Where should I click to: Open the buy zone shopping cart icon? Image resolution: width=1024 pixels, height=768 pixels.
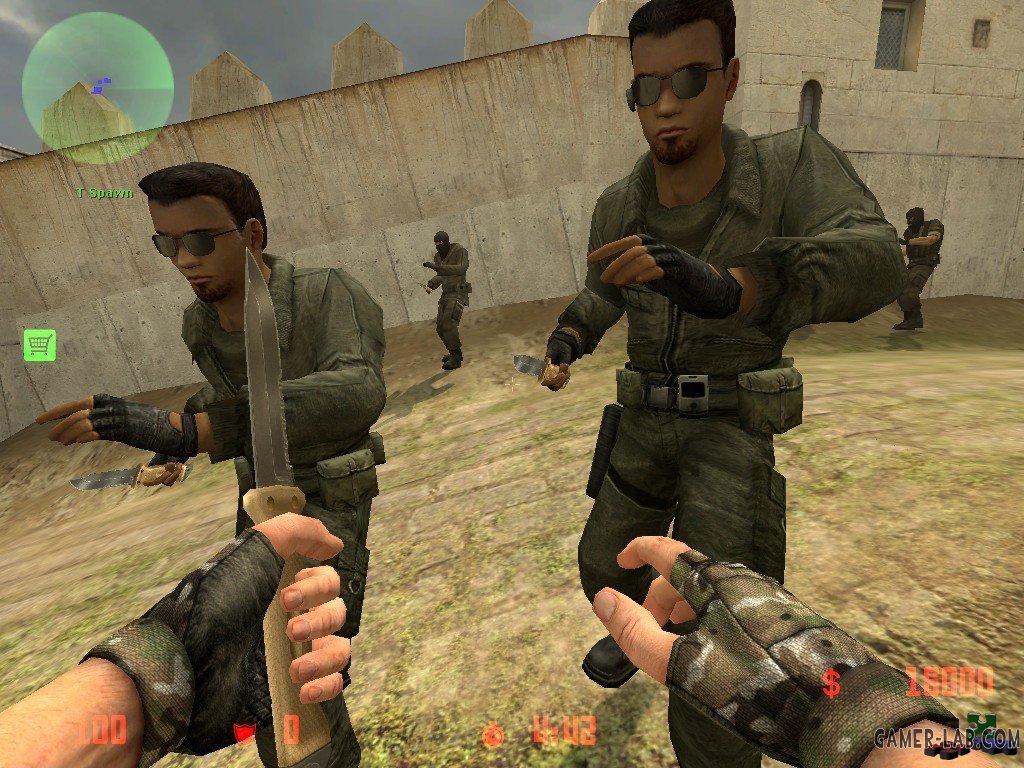click(x=40, y=345)
